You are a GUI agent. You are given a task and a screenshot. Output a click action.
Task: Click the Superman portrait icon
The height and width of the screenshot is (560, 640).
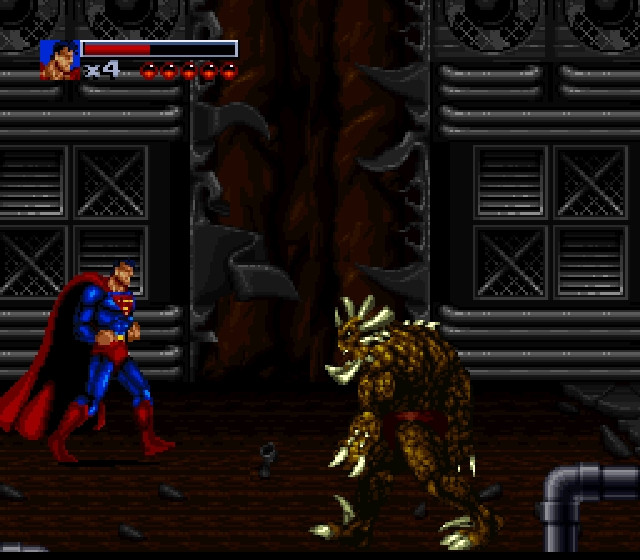tap(59, 60)
